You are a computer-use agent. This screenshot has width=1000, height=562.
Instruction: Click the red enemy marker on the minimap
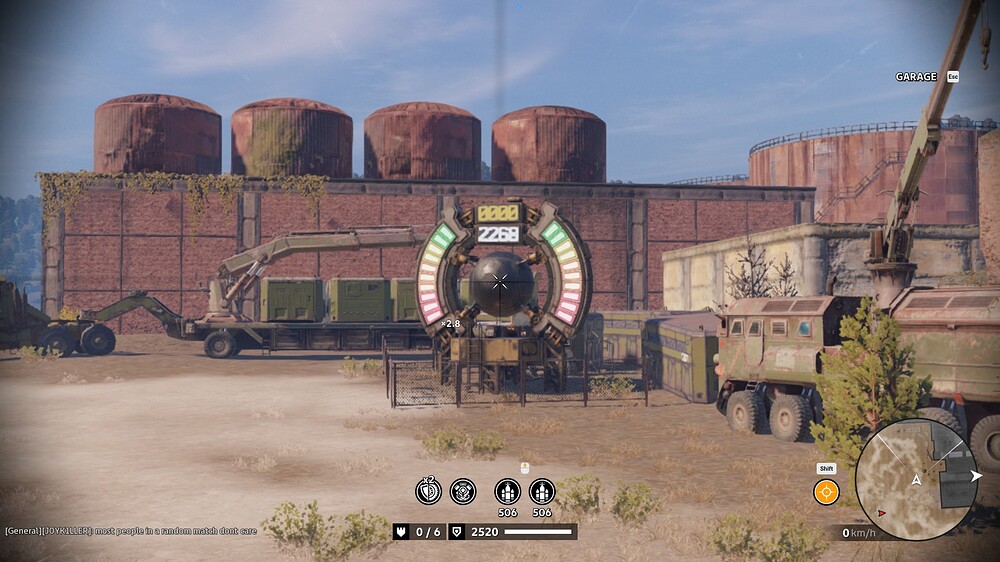pyautogui.click(x=881, y=513)
